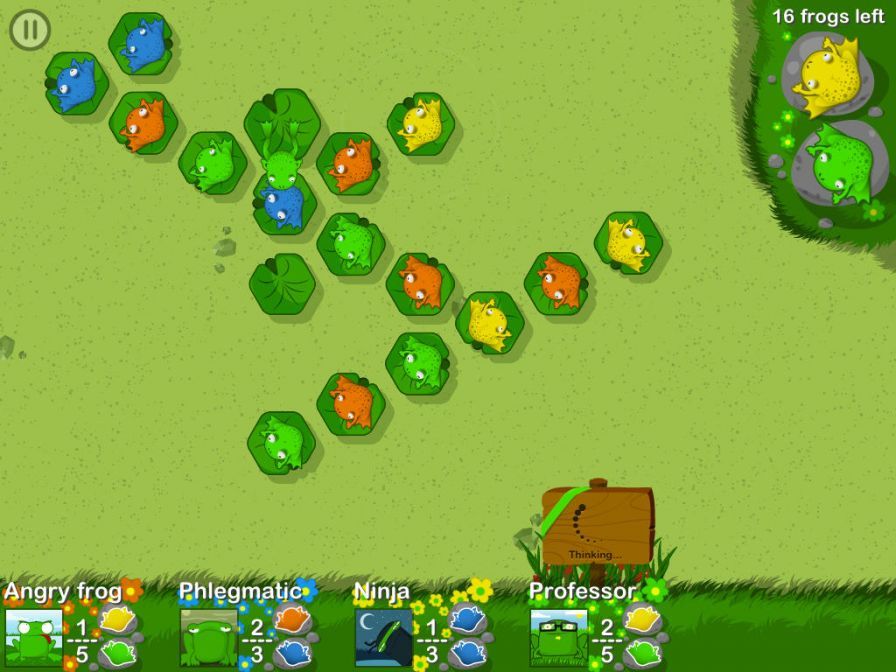Select the Ninja player portrait
Viewport: 896px width, 672px height.
pyautogui.click(x=384, y=637)
